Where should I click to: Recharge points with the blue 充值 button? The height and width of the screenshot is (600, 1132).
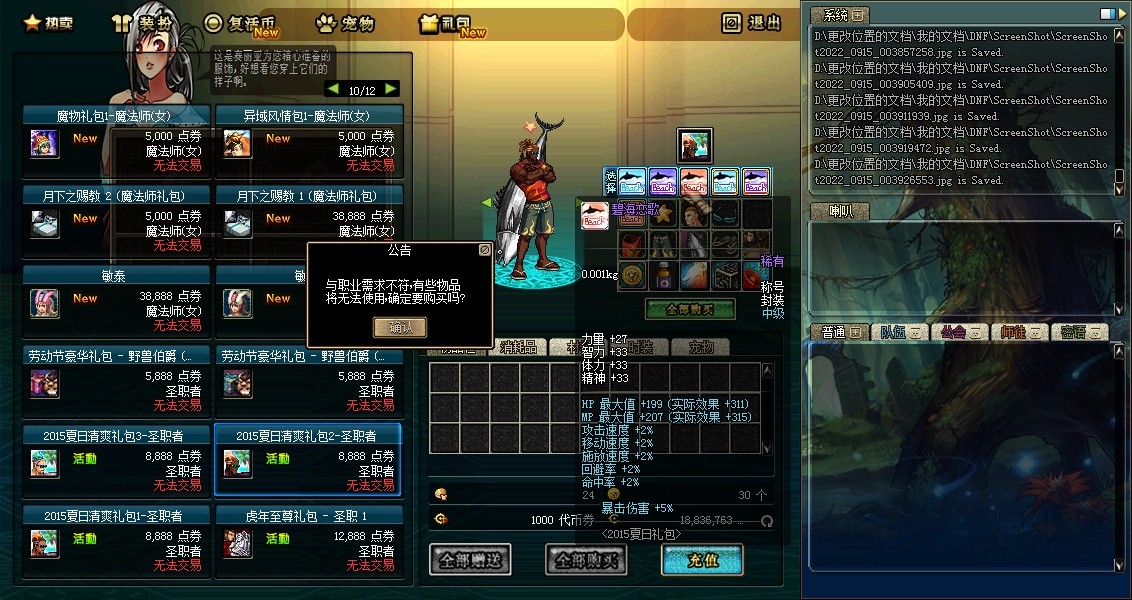[702, 560]
